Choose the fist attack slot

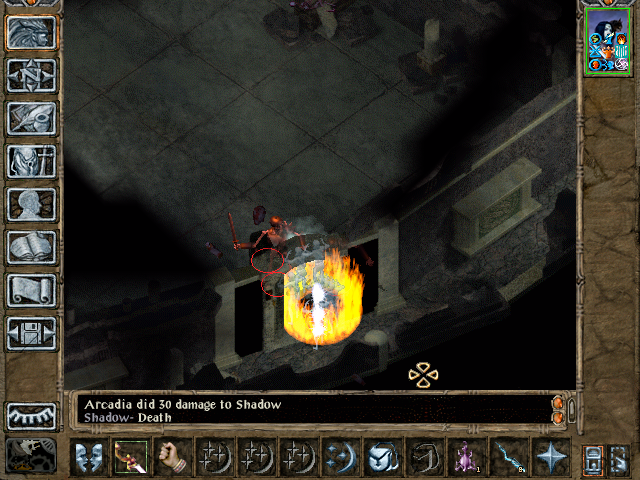tap(173, 457)
